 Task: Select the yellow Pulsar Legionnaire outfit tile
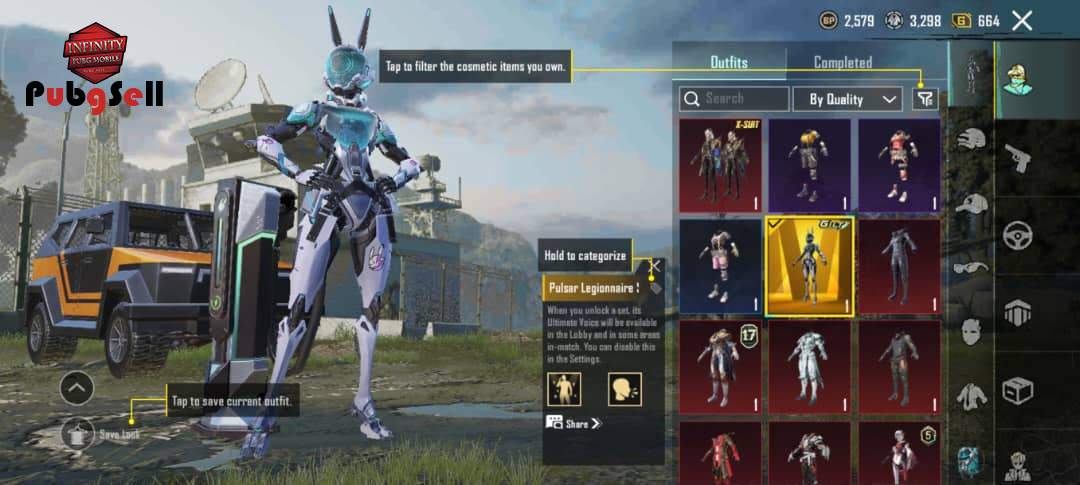click(809, 266)
